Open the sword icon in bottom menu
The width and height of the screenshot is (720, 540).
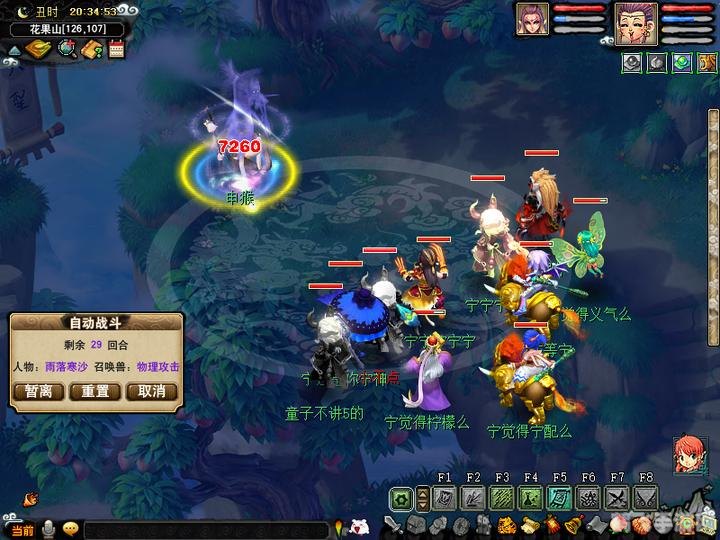[395, 525]
